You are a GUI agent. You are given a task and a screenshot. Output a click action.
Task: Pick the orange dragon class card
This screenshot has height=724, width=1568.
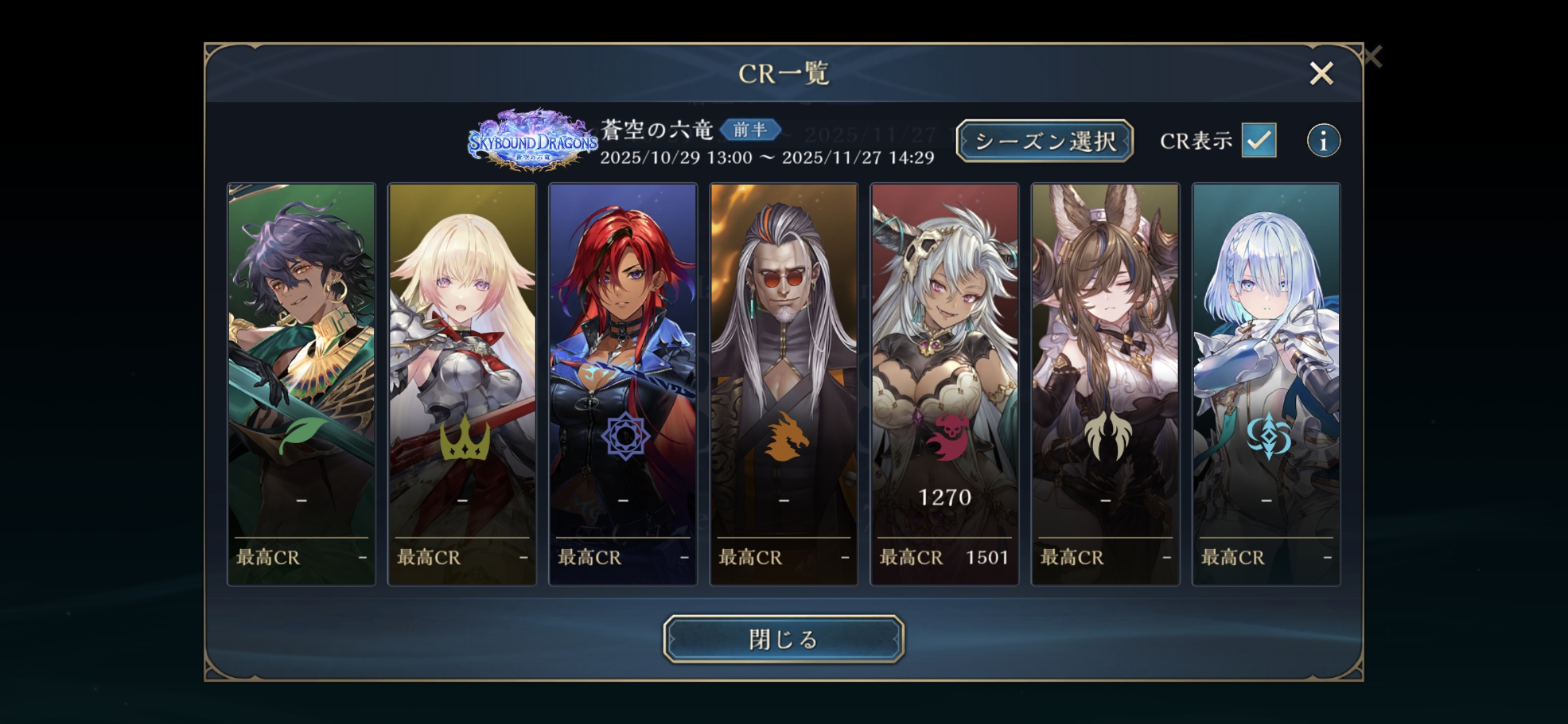tap(784, 384)
